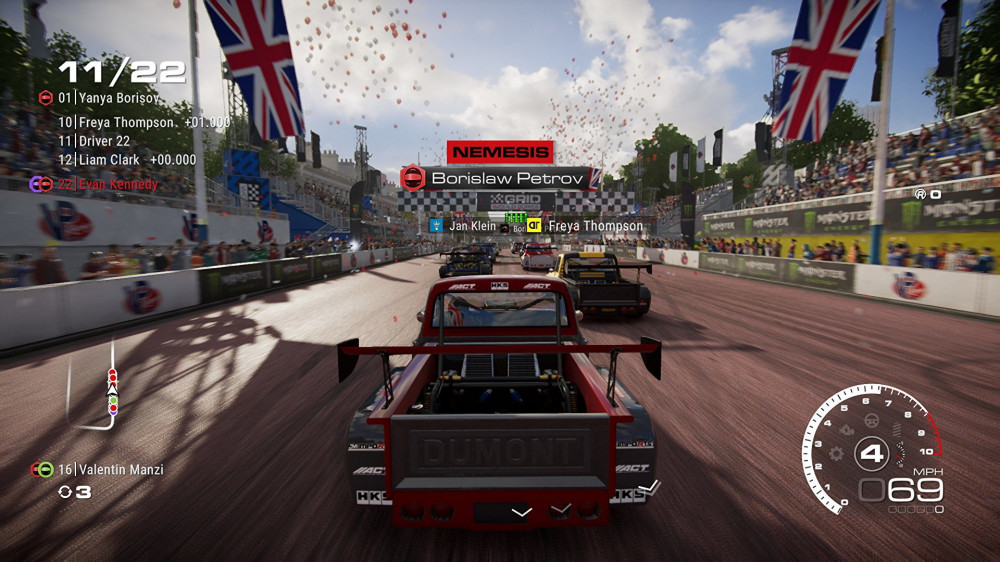
Task: Select Liam Clark's leaderboard row
Action: [x=112, y=159]
